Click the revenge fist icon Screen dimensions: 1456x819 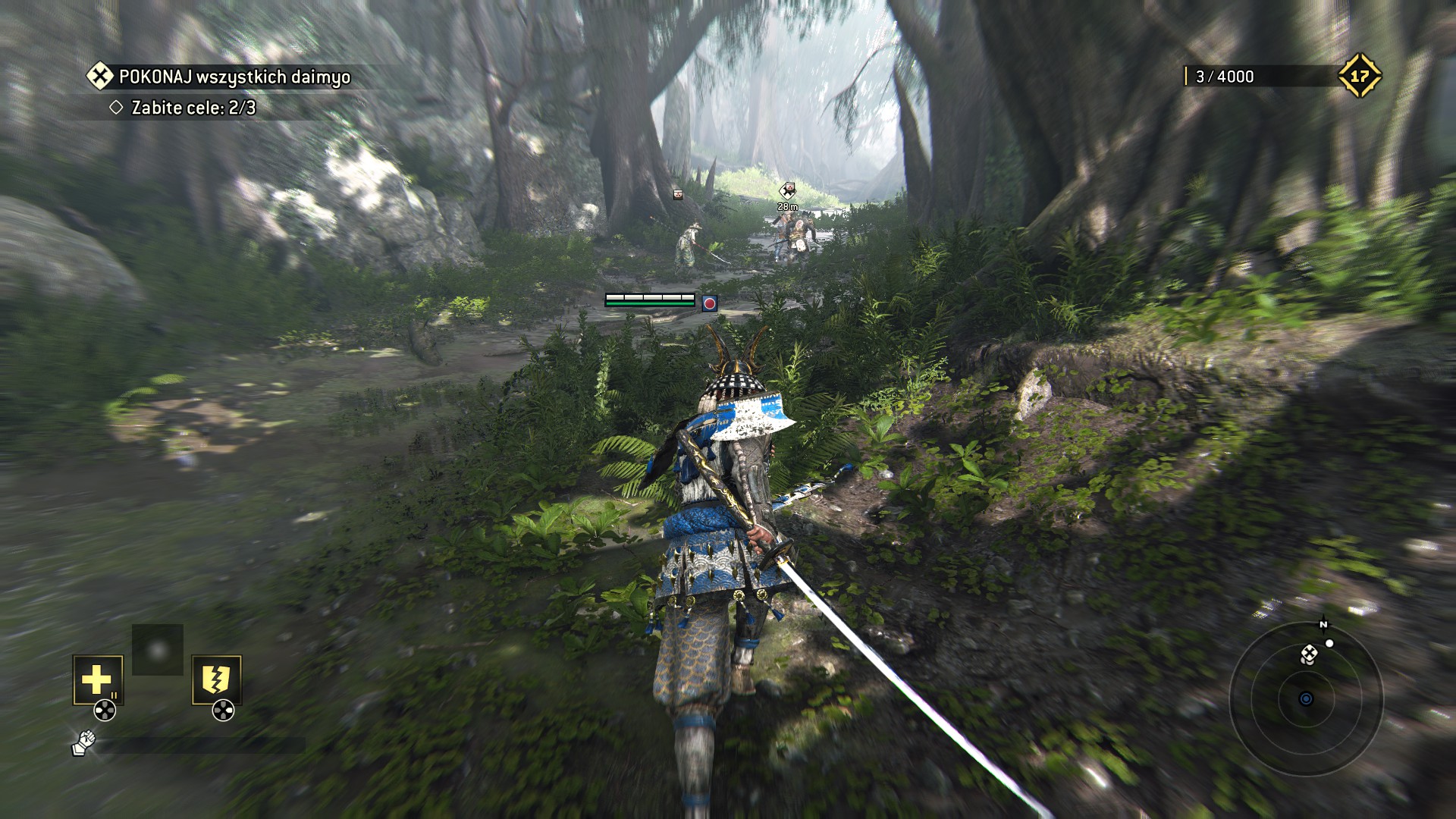83,743
